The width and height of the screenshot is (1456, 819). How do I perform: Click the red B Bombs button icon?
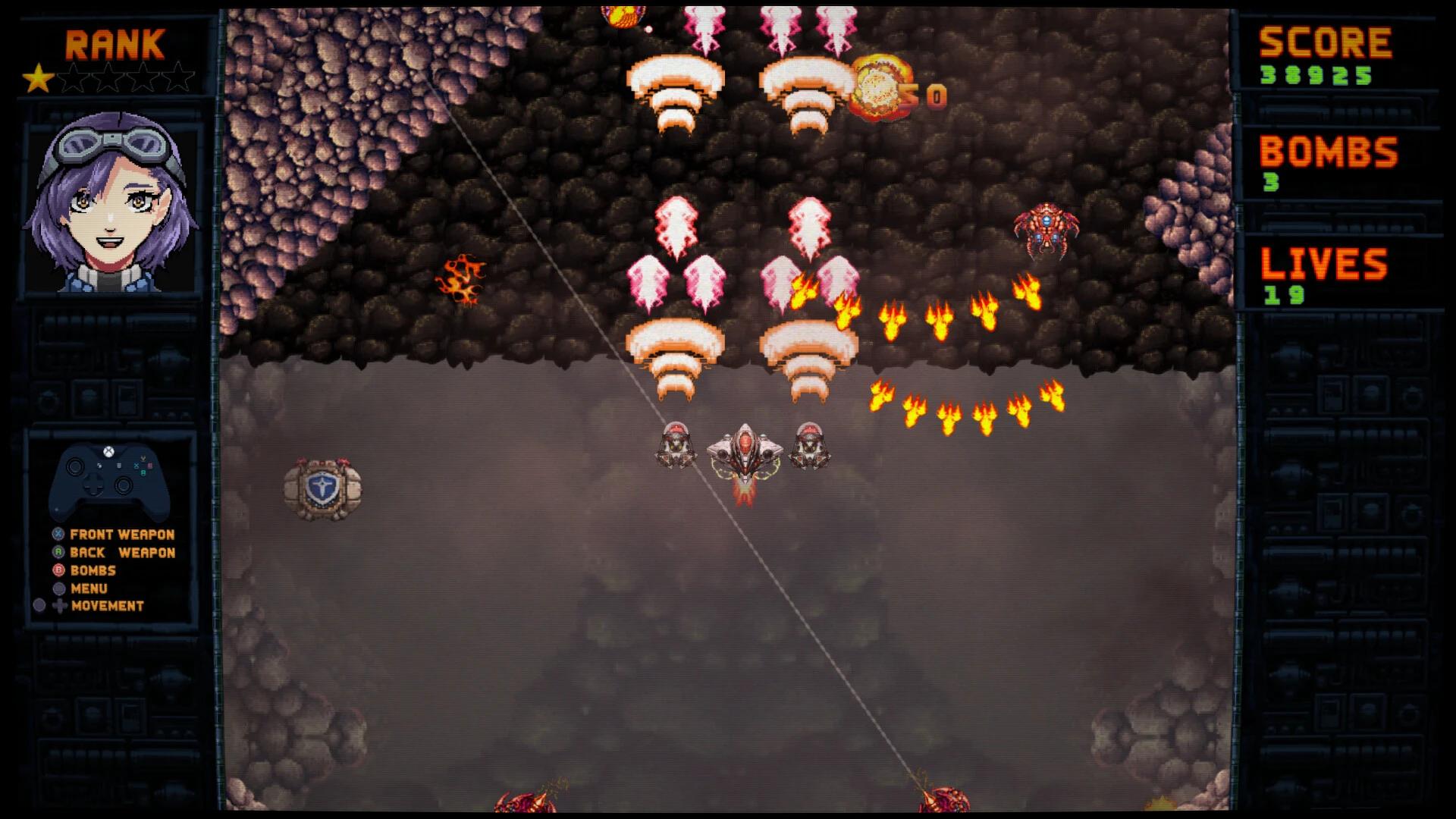(x=57, y=570)
